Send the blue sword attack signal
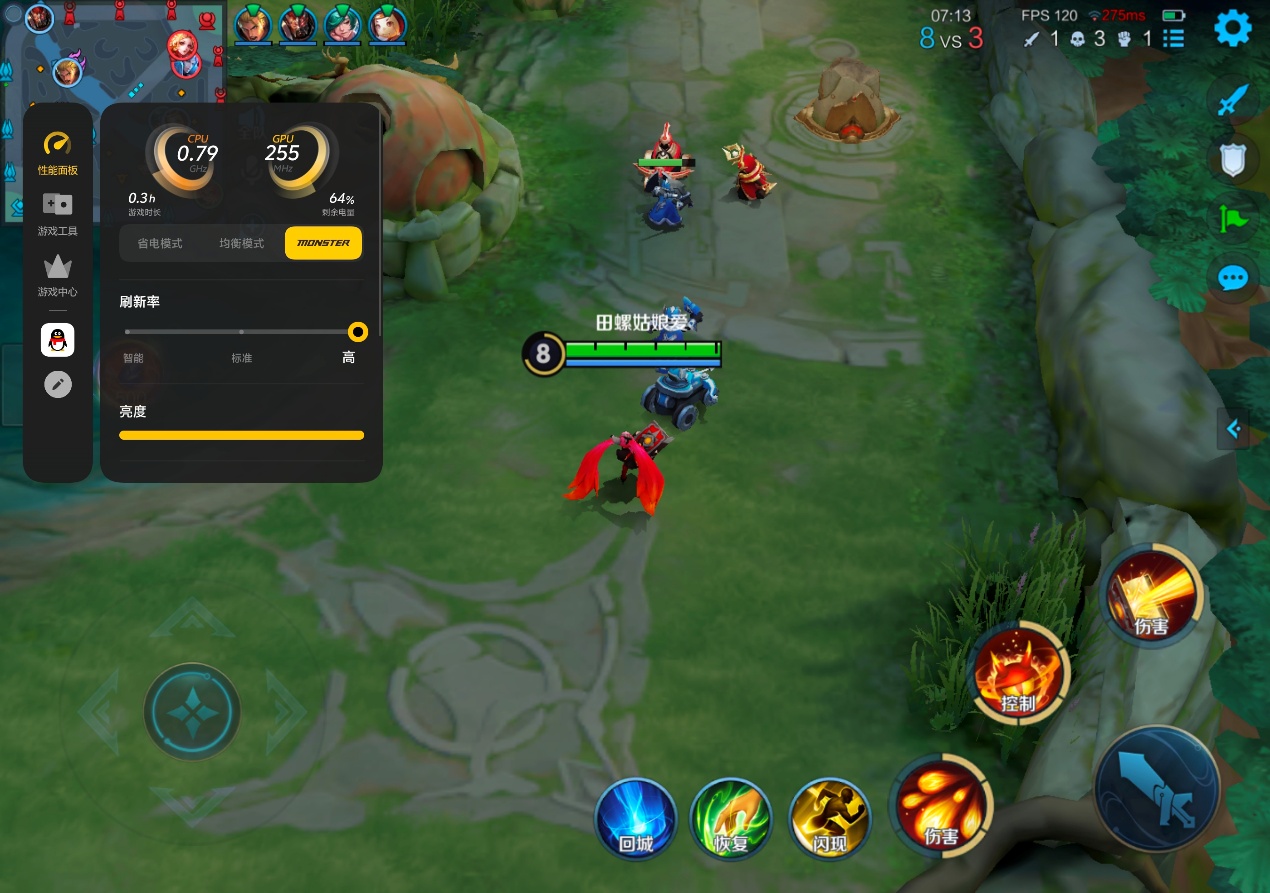 (x=1233, y=101)
